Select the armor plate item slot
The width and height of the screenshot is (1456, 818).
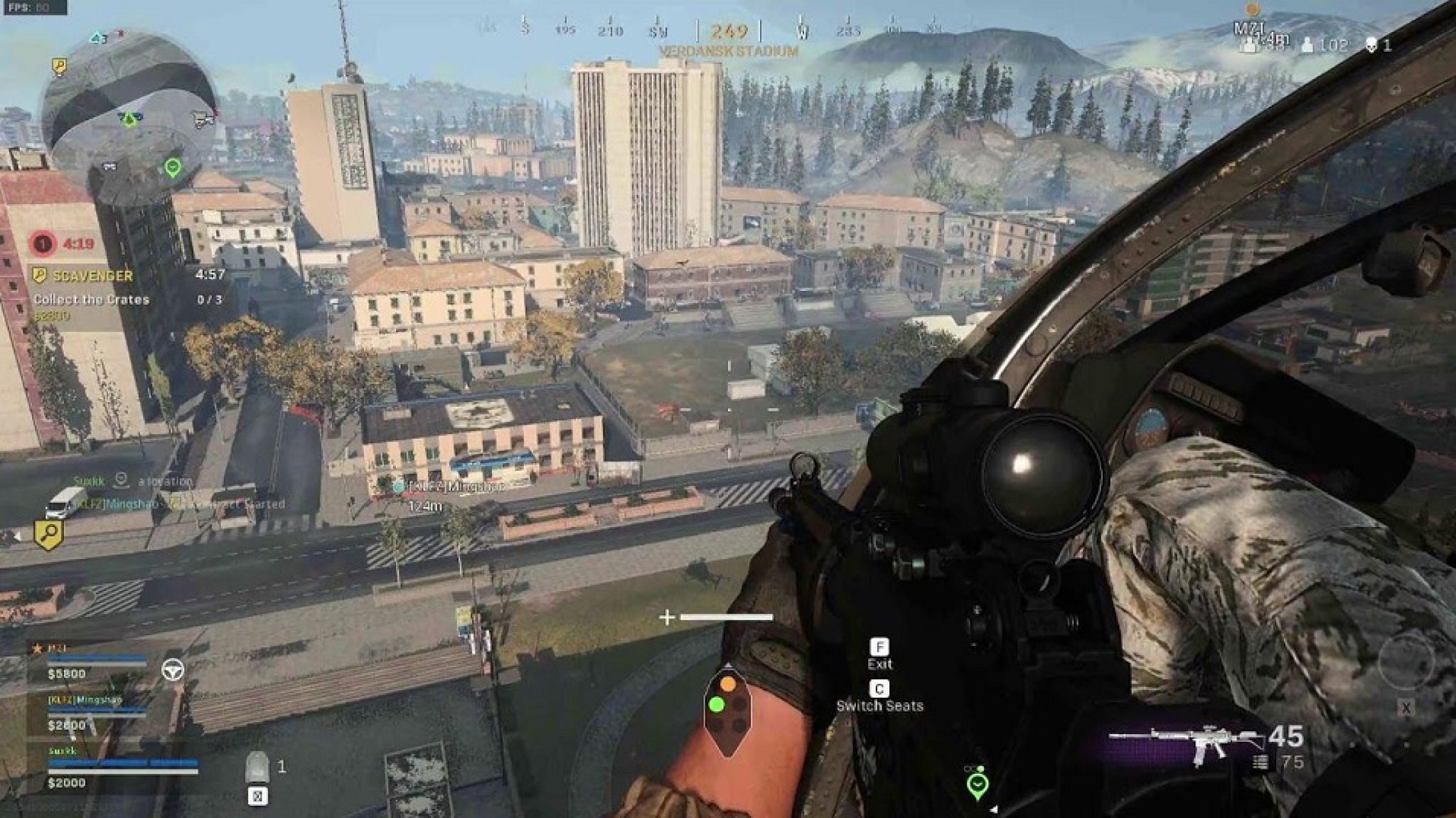coord(257,767)
